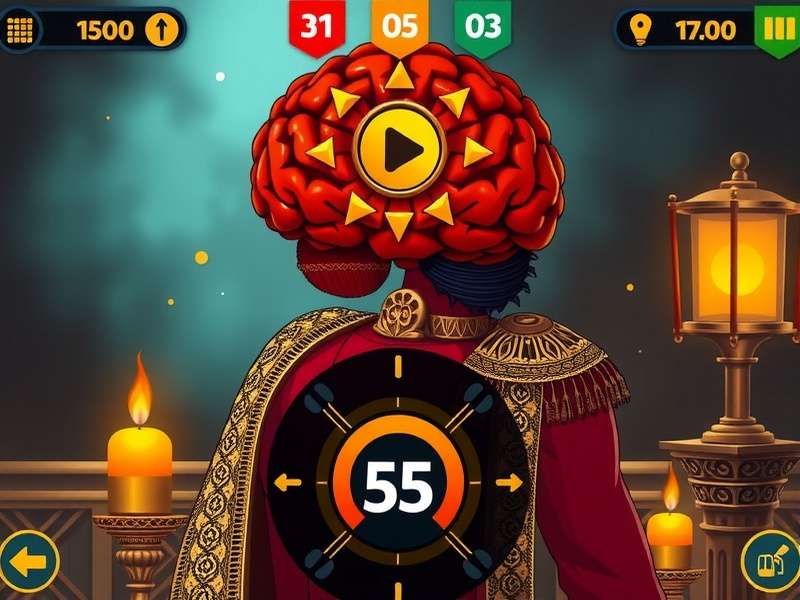800x600 pixels.
Task: Use the lightbulb hint icon
Action: [641, 29]
